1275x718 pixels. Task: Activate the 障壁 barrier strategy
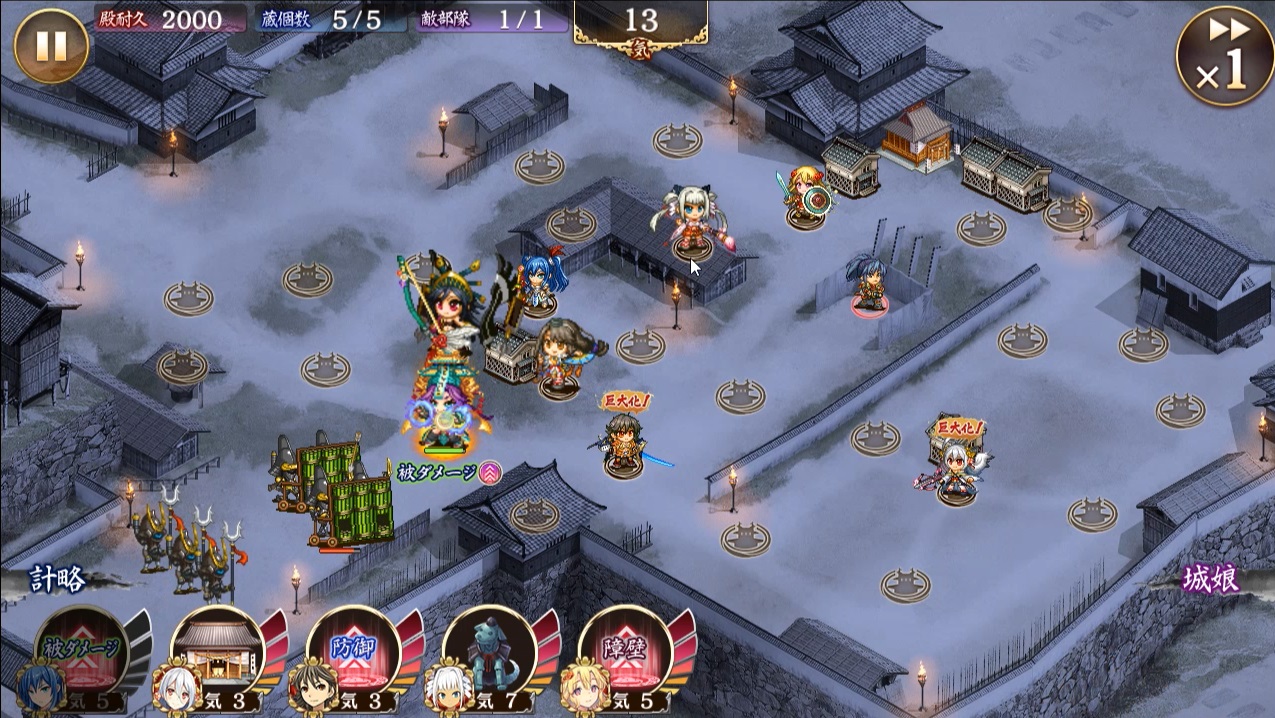point(625,652)
